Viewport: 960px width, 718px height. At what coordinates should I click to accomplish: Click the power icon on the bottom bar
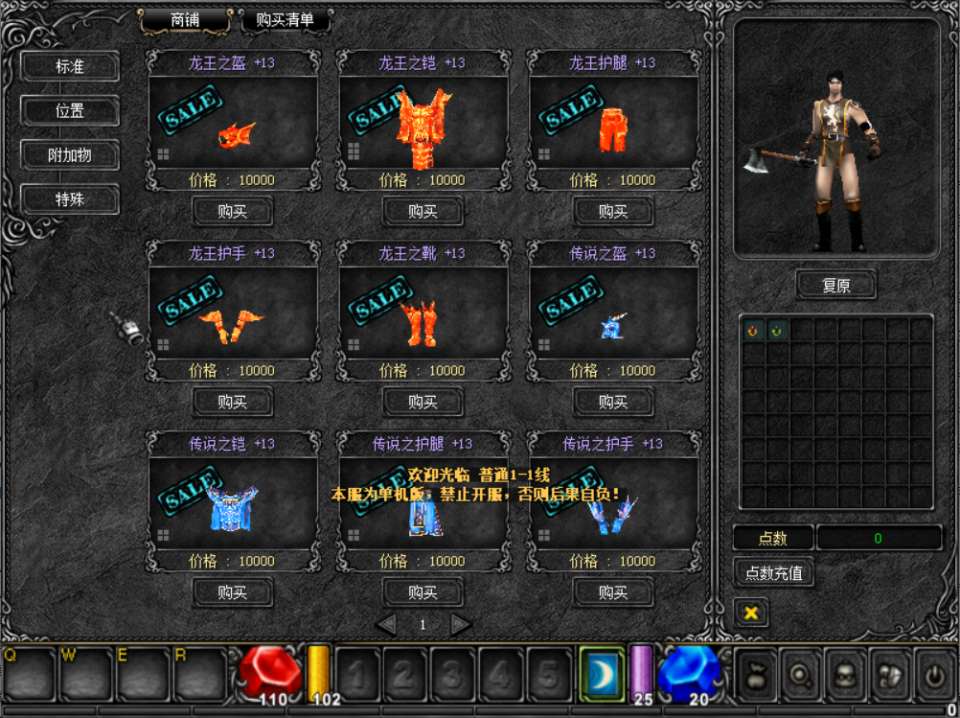(934, 675)
